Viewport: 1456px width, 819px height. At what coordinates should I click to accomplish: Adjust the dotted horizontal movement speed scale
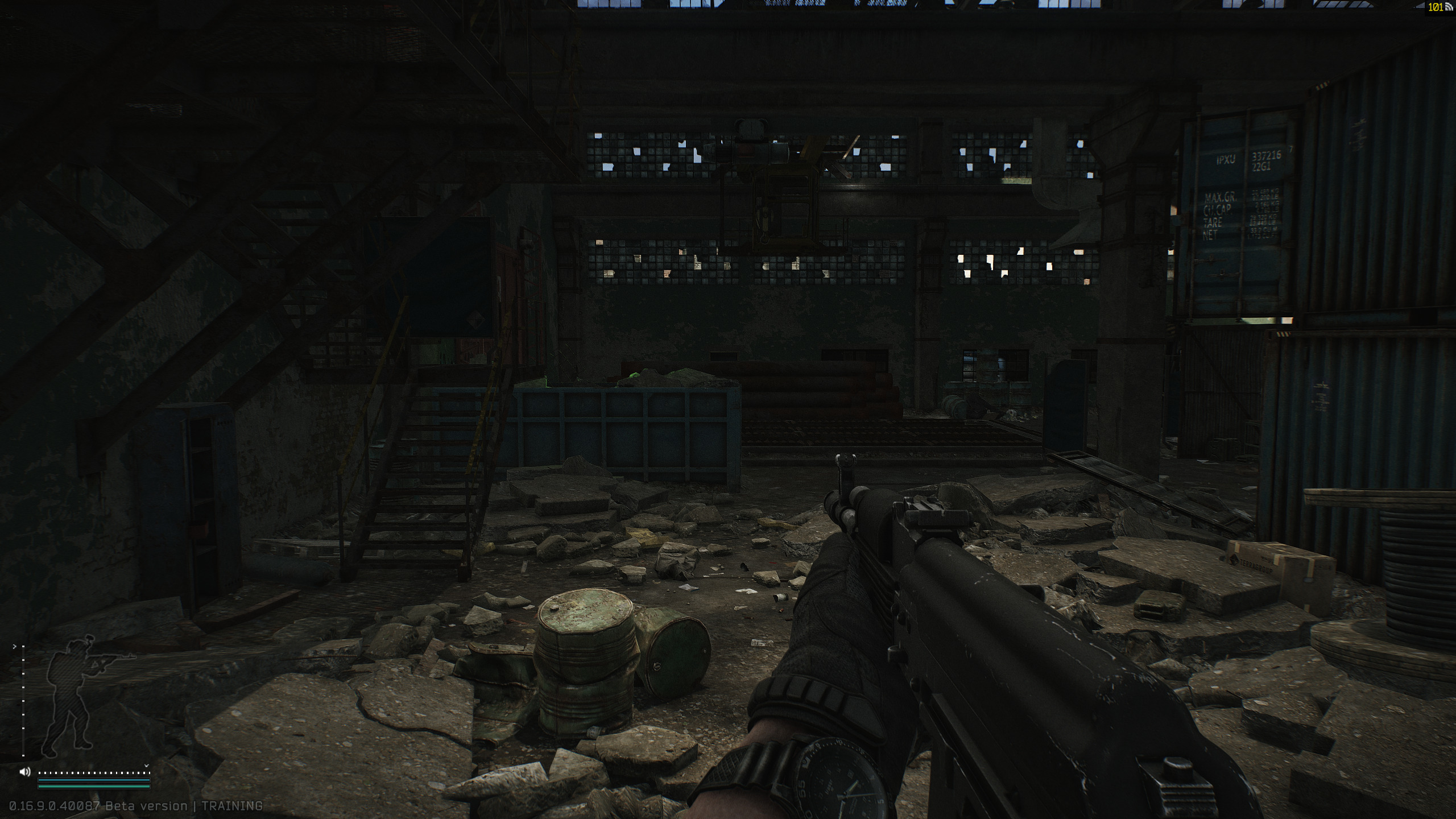coord(93,773)
